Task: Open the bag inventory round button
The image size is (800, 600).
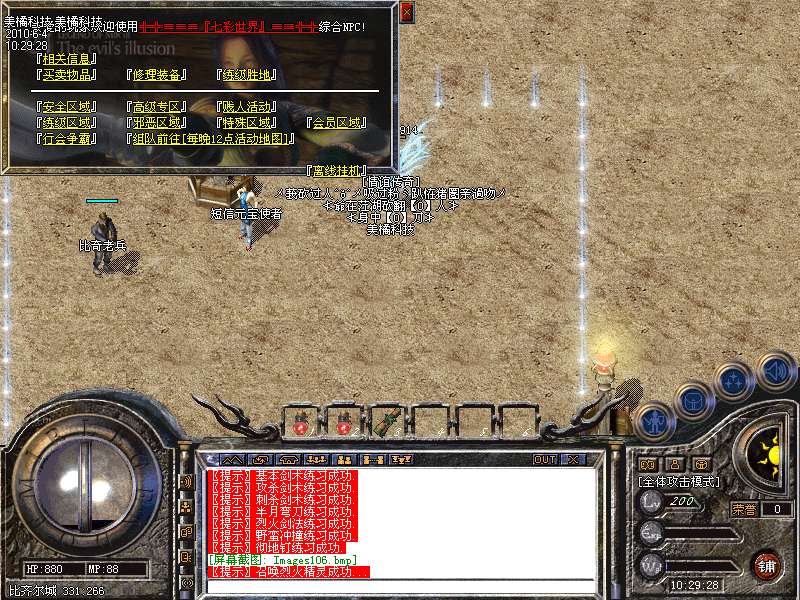Action: 694,399
